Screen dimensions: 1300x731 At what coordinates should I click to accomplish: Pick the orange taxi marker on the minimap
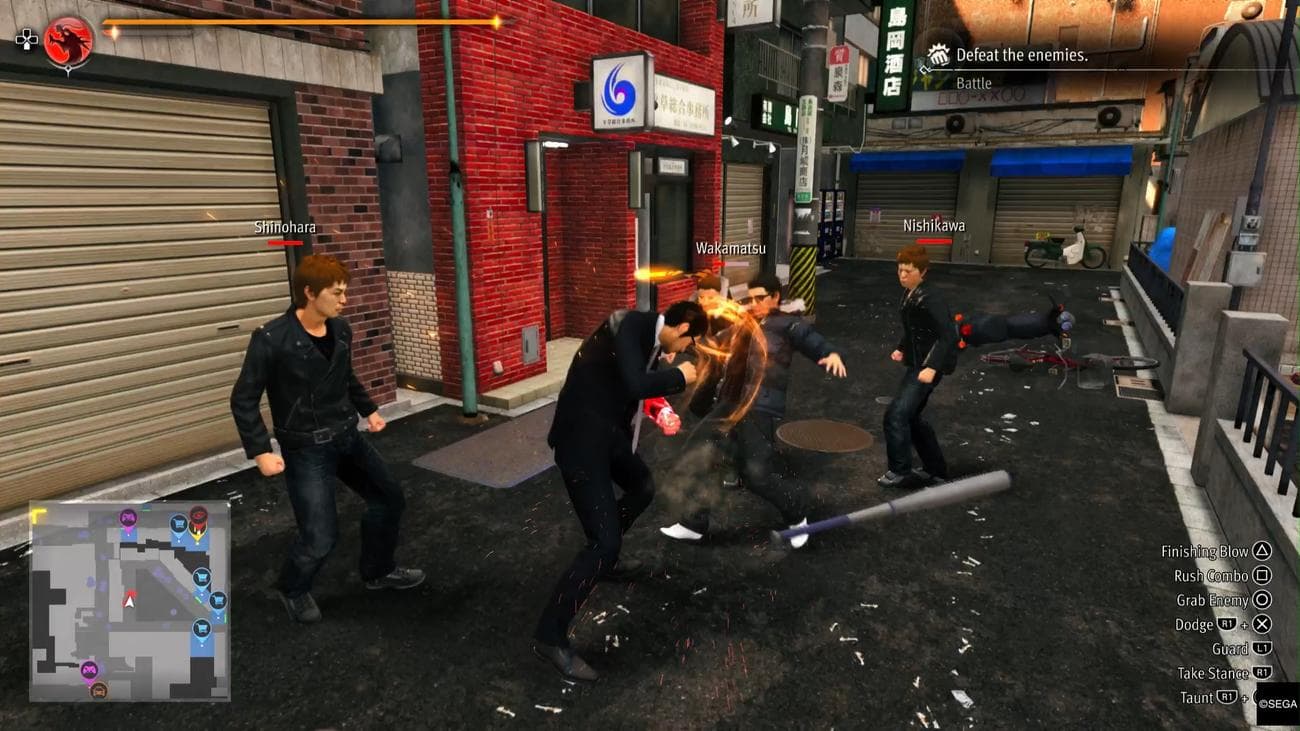click(x=98, y=690)
